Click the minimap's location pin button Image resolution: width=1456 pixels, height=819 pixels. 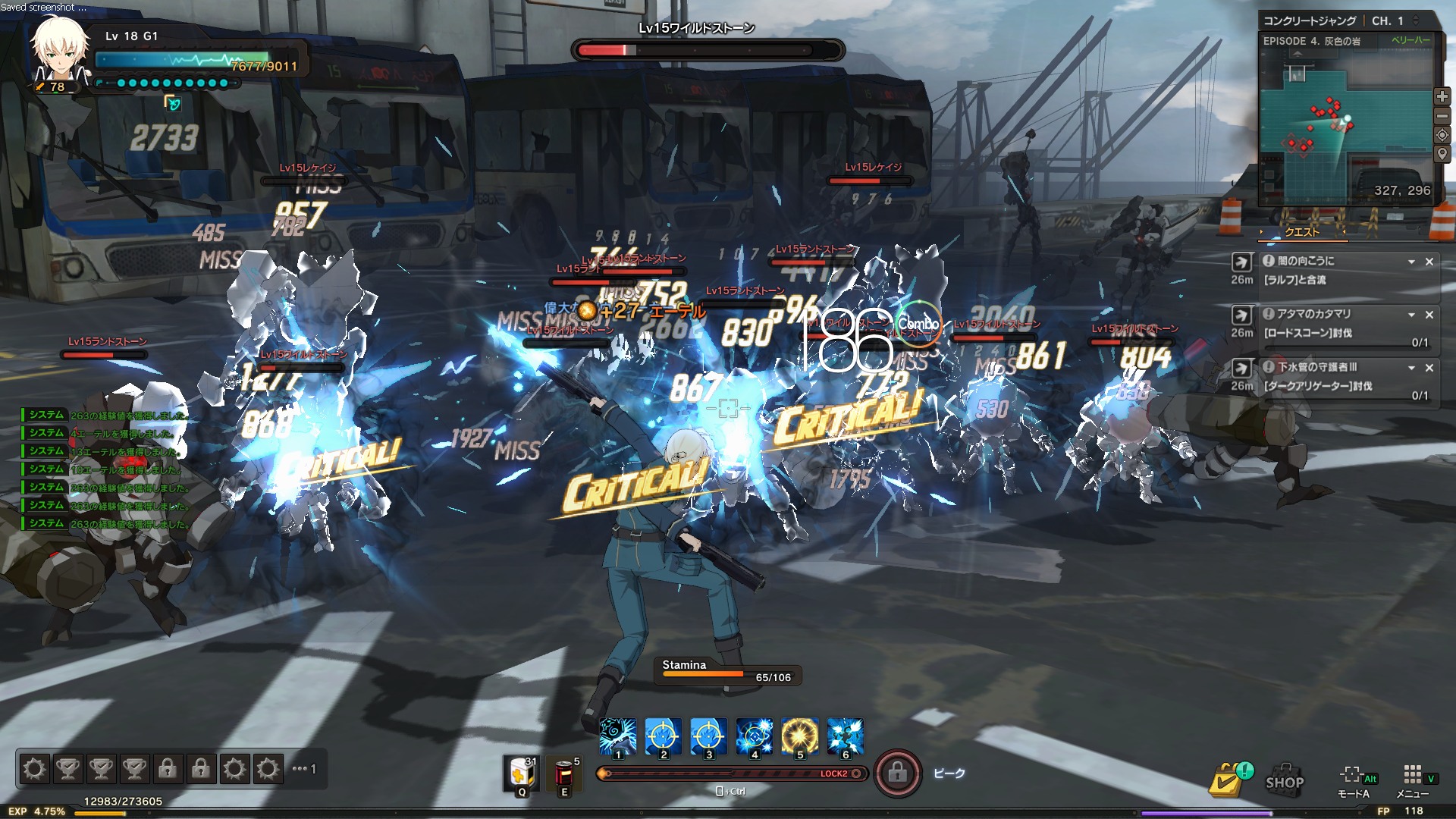click(x=1442, y=154)
